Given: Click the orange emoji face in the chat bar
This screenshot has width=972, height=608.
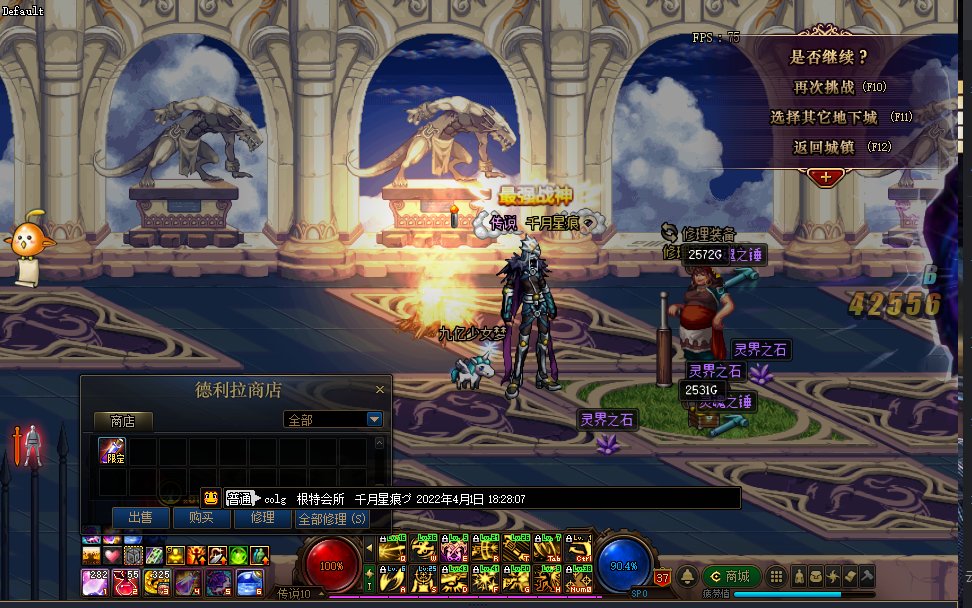Looking at the screenshot, I should 211,498.
